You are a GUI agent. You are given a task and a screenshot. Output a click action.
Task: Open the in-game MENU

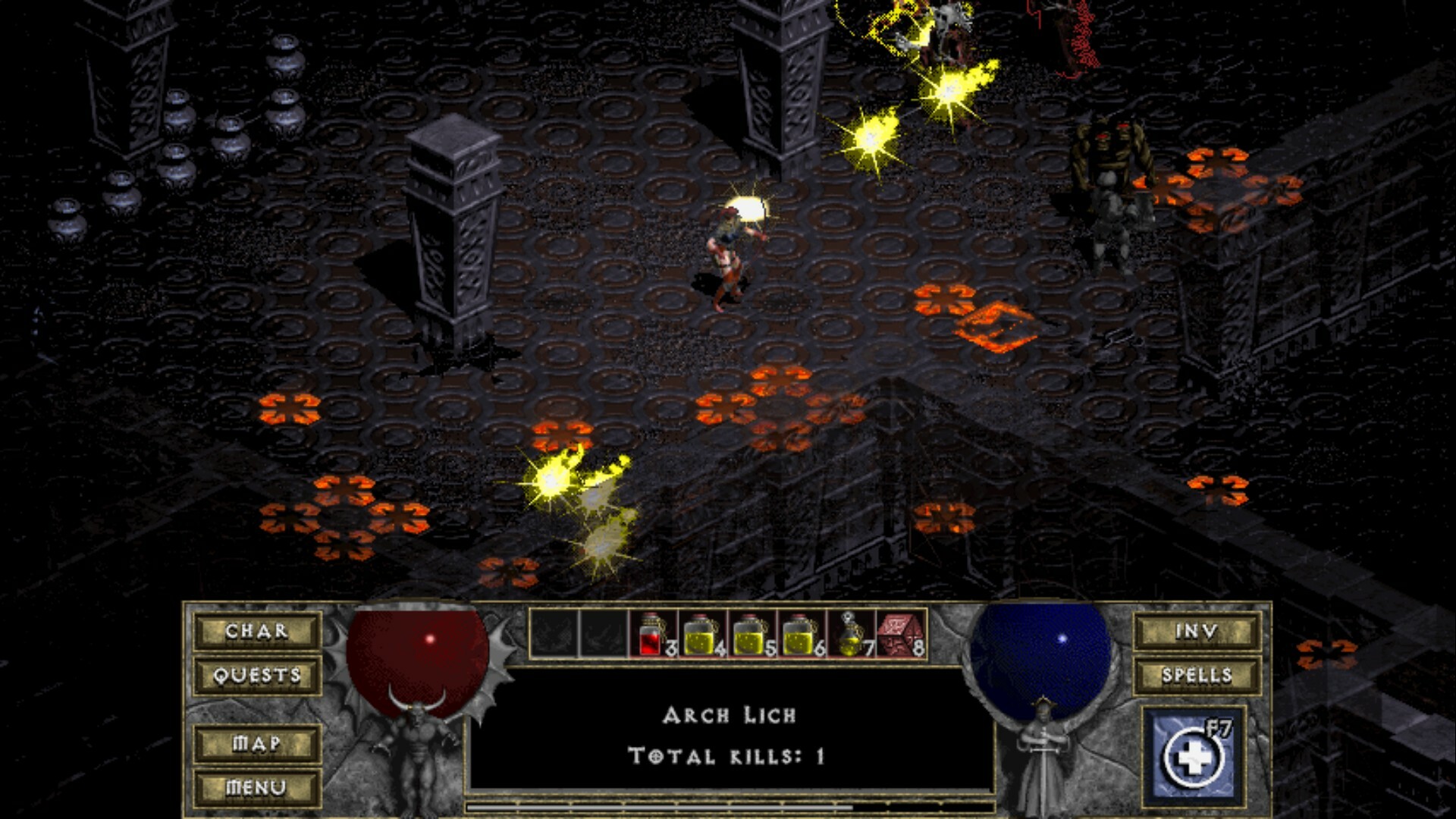(257, 788)
